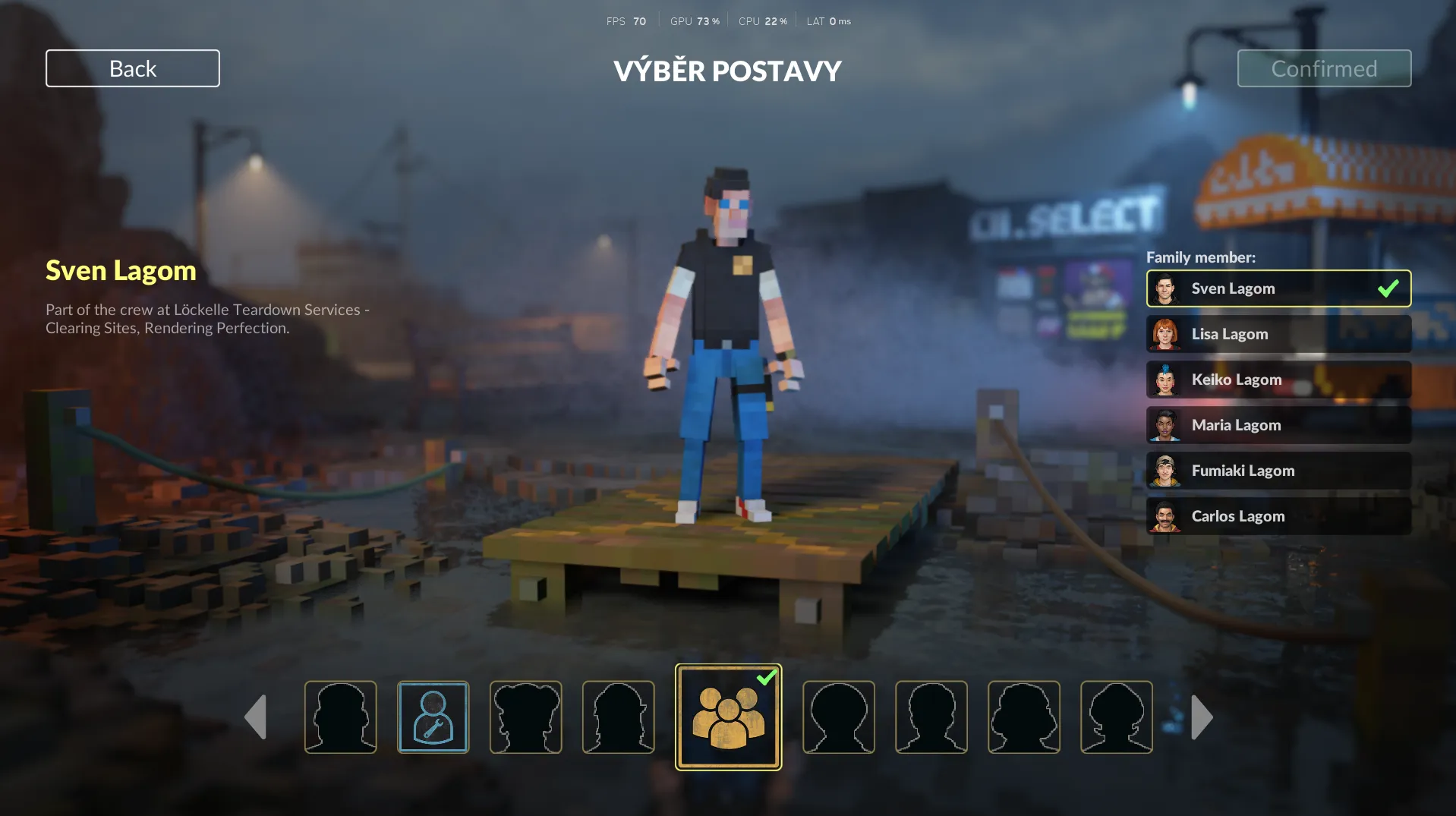Choose Lisa Lagom from the list
This screenshot has width=1456, height=816.
click(1278, 334)
